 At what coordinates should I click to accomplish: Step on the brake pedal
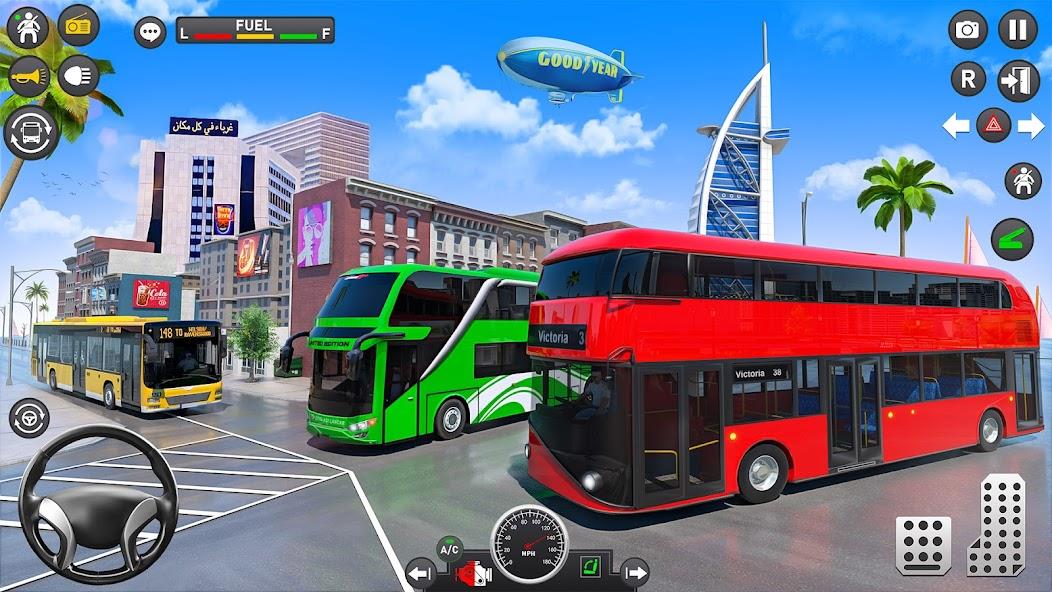(x=922, y=545)
